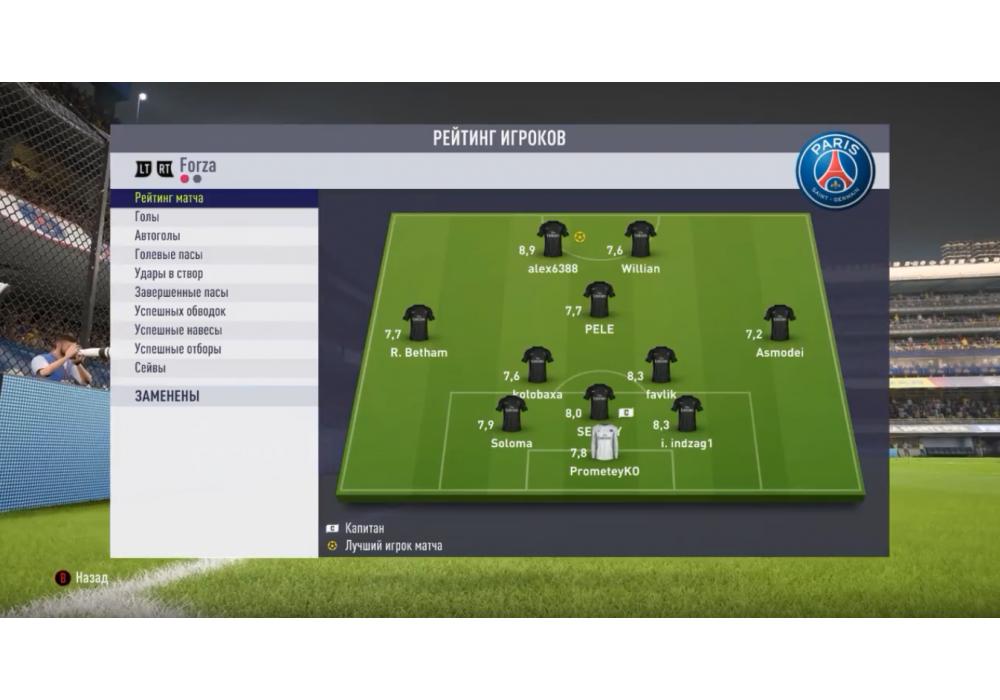Select goalkeeper PrometeyKO

coord(604,443)
